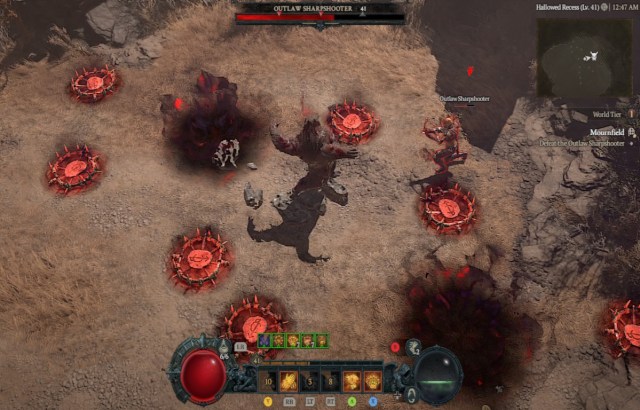Use the skill showing cooldown 3
Image resolution: width=640 pixels, height=410 pixels.
tap(310, 381)
